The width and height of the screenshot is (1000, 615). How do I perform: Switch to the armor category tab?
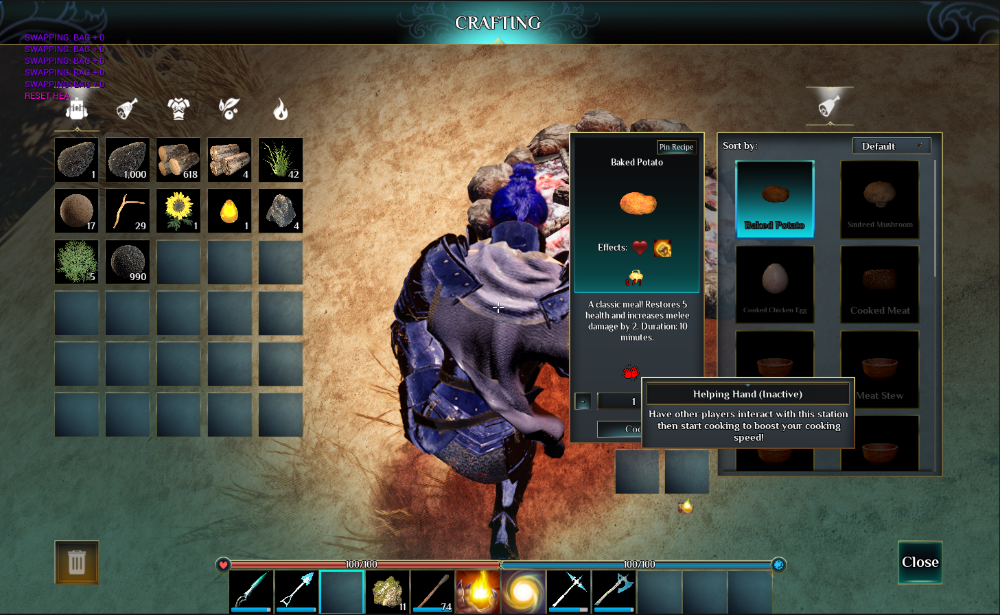[x=178, y=108]
